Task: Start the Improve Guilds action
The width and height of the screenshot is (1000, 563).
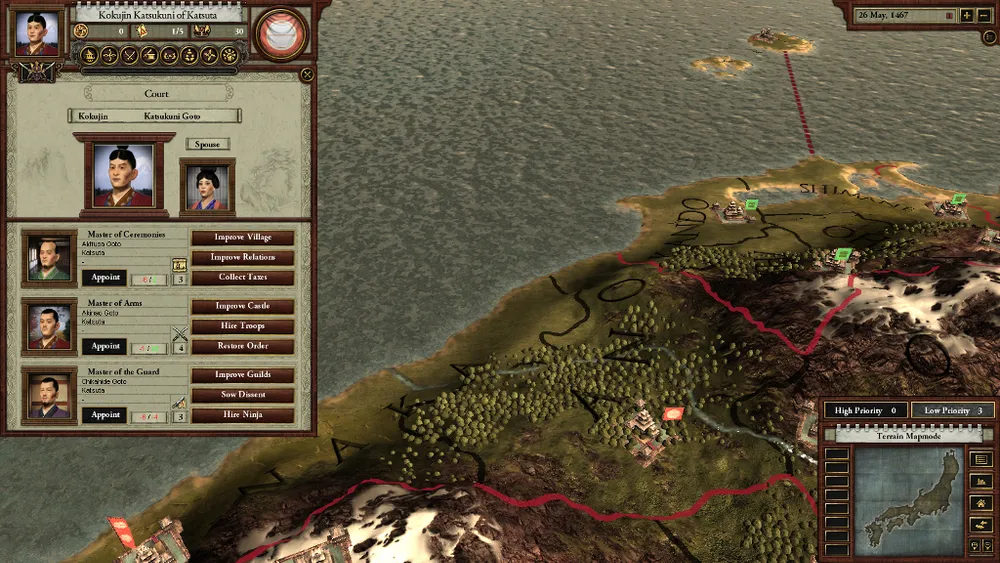Action: click(242, 375)
